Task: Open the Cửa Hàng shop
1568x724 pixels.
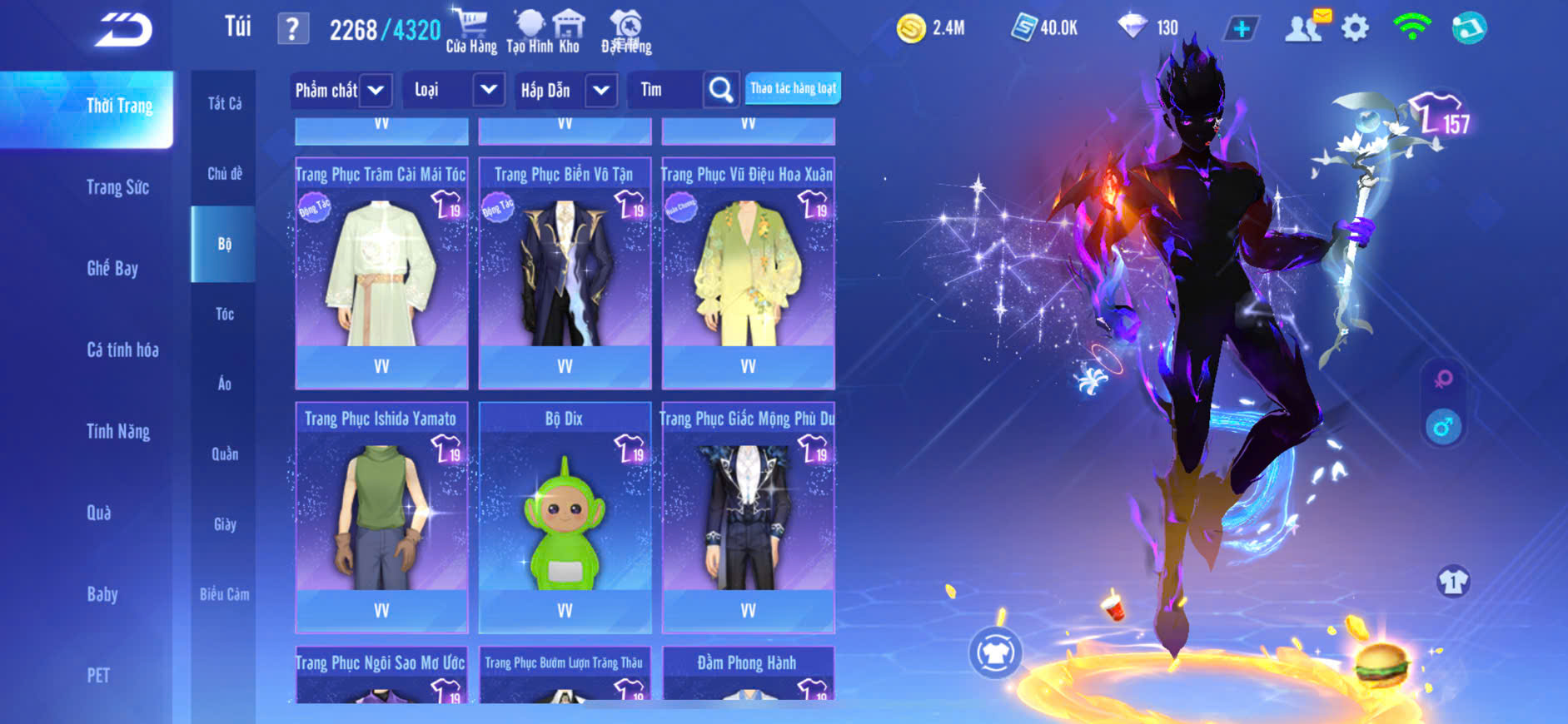Action: point(470,30)
